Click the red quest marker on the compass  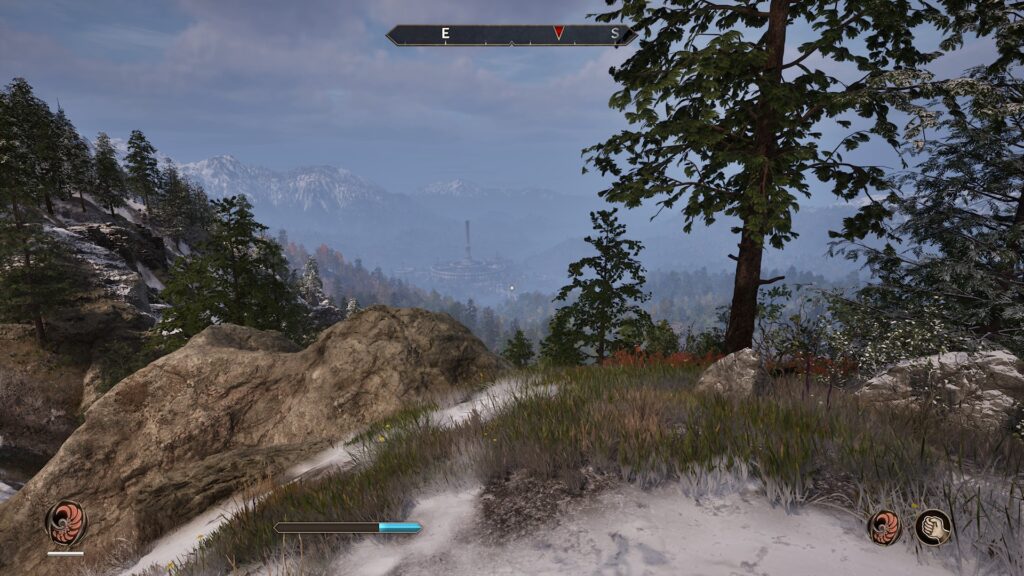click(x=558, y=33)
